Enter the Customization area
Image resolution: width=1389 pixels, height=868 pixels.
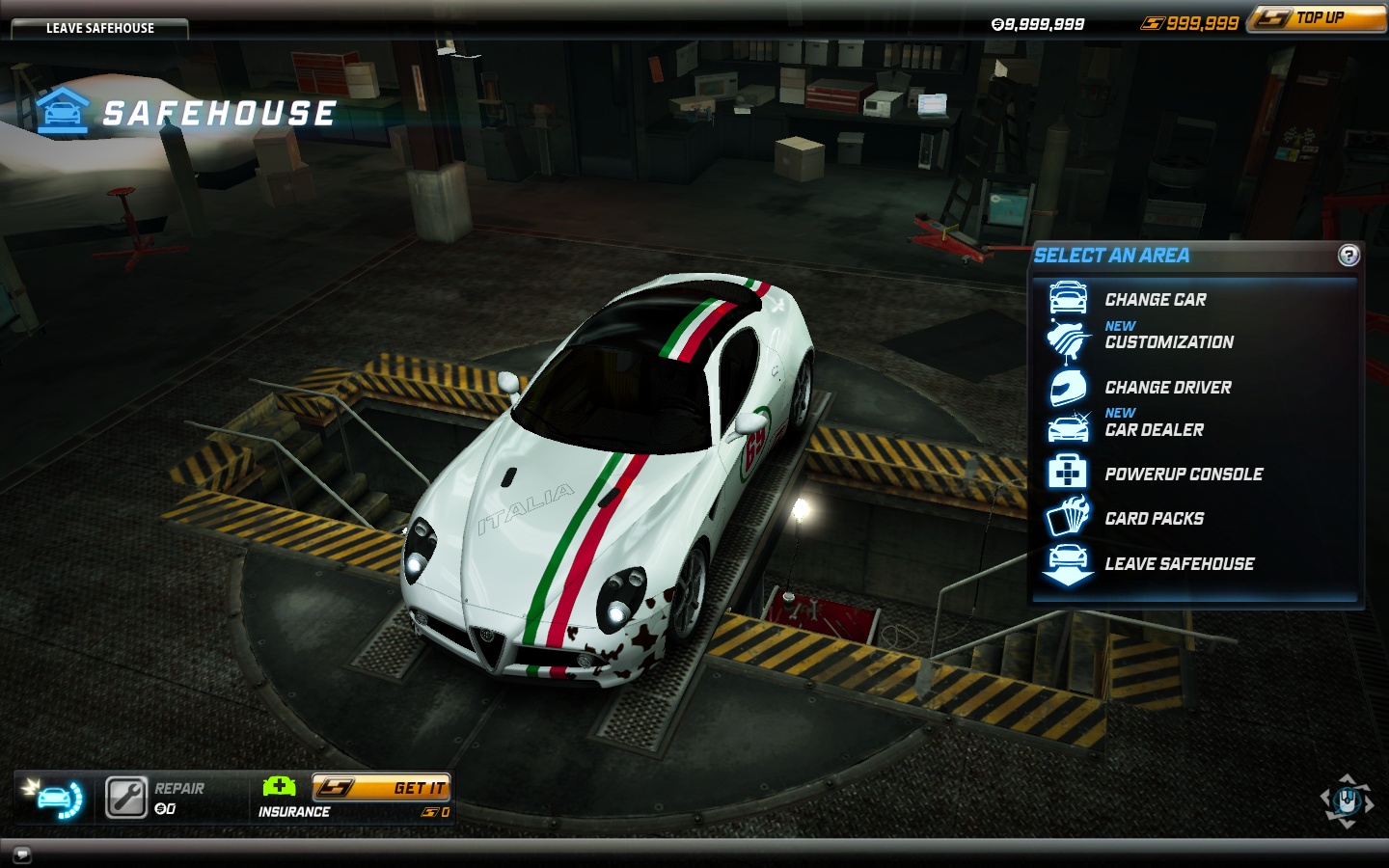(1168, 341)
